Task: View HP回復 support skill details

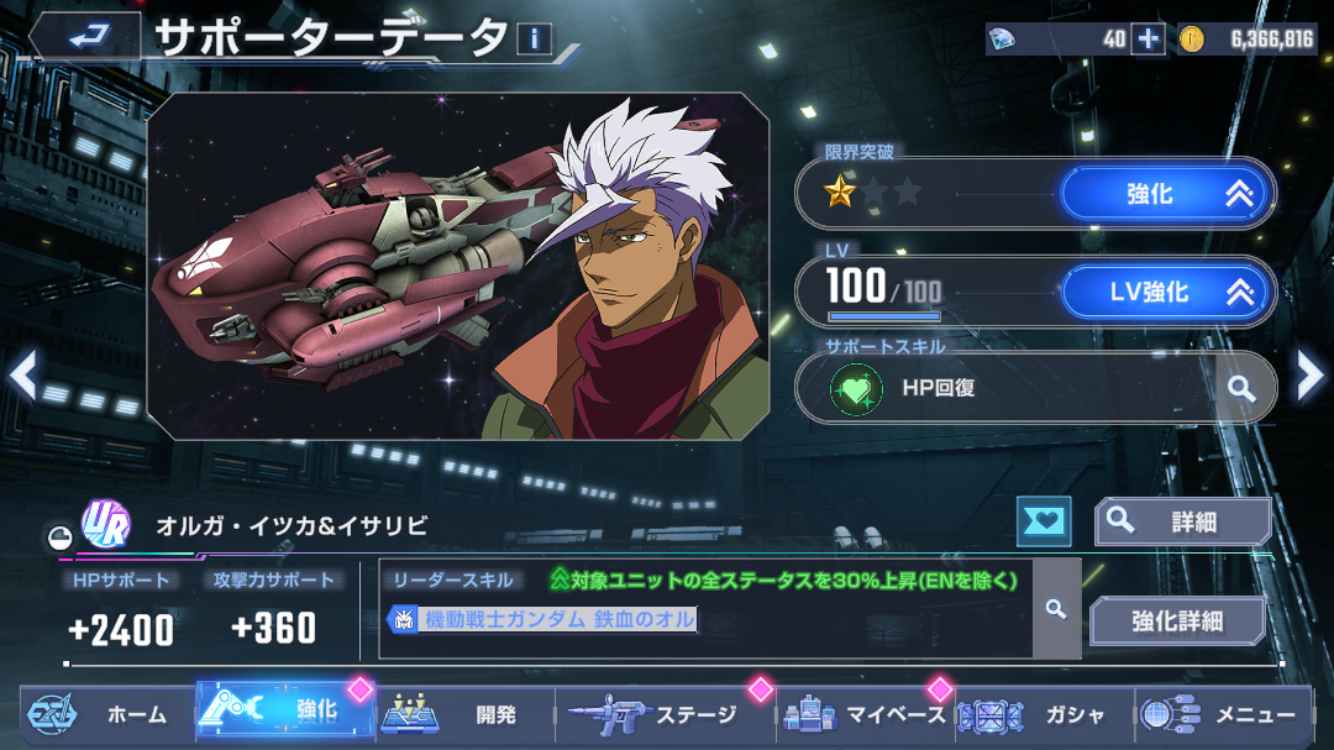Action: 1241,389
